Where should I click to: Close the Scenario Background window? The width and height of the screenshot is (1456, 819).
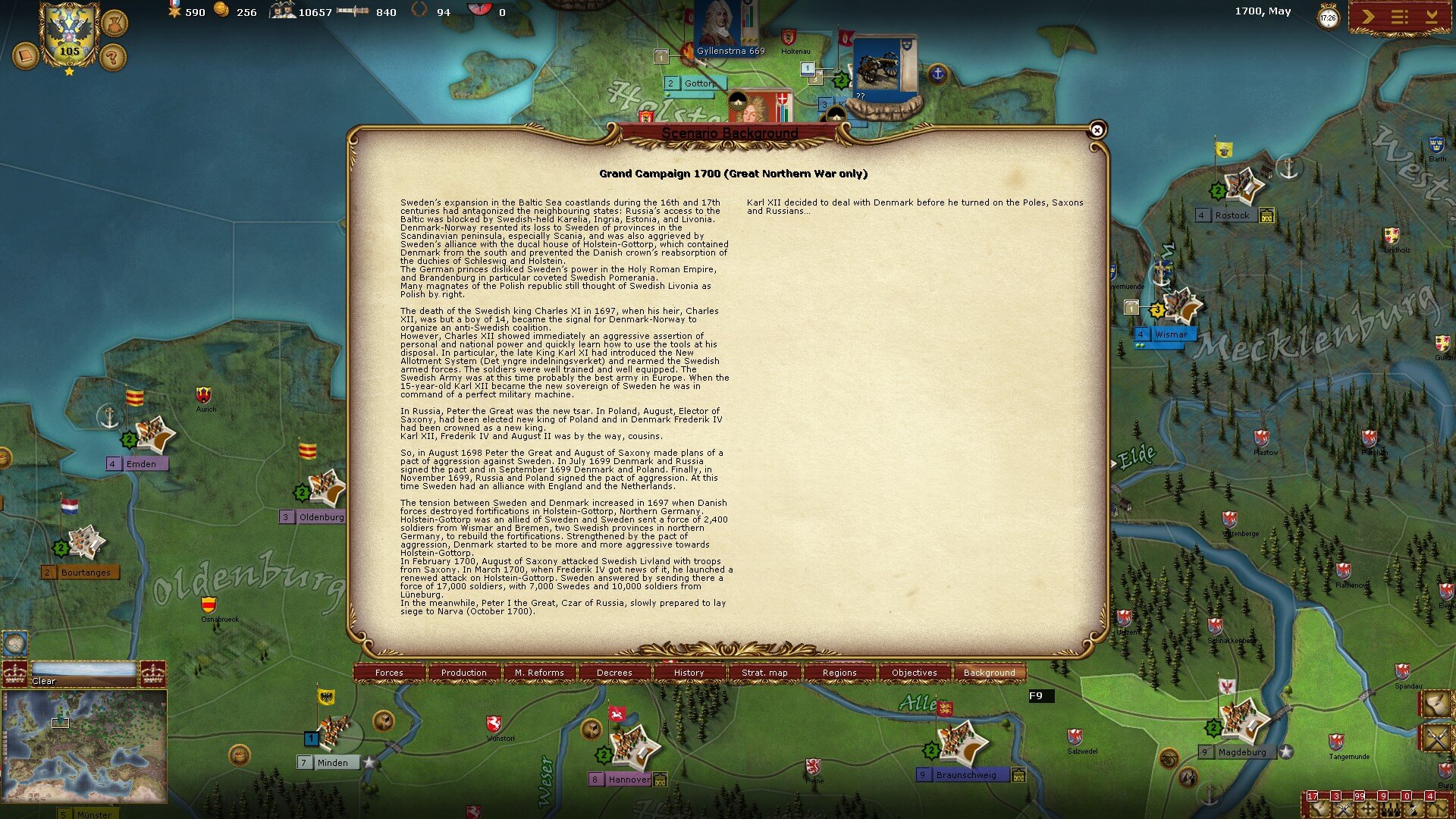click(1097, 130)
